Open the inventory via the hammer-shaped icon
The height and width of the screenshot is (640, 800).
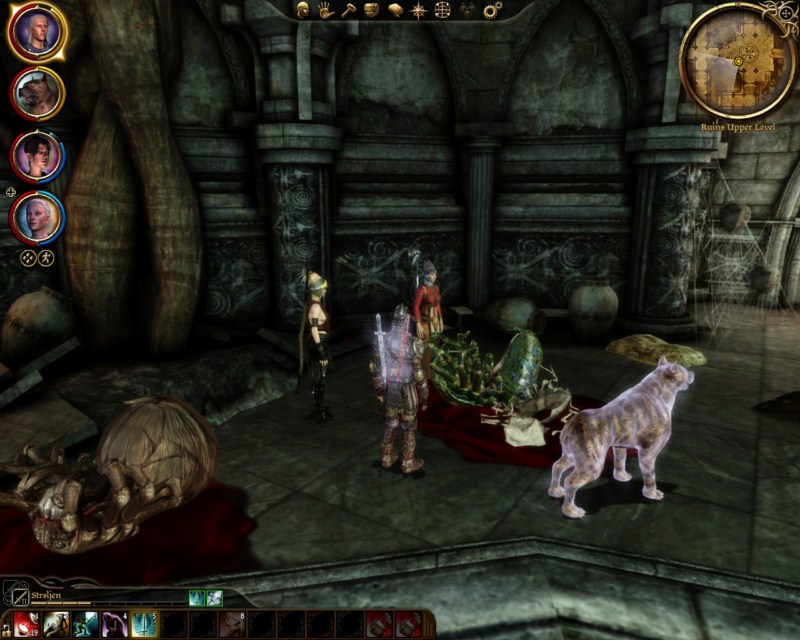[348, 9]
